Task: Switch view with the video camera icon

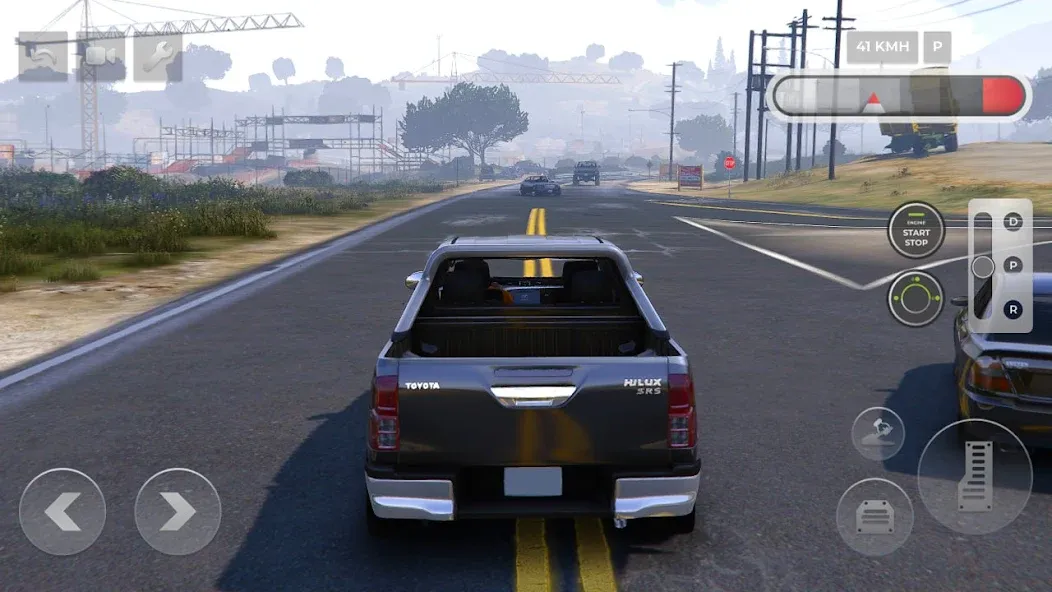Action: (100, 57)
